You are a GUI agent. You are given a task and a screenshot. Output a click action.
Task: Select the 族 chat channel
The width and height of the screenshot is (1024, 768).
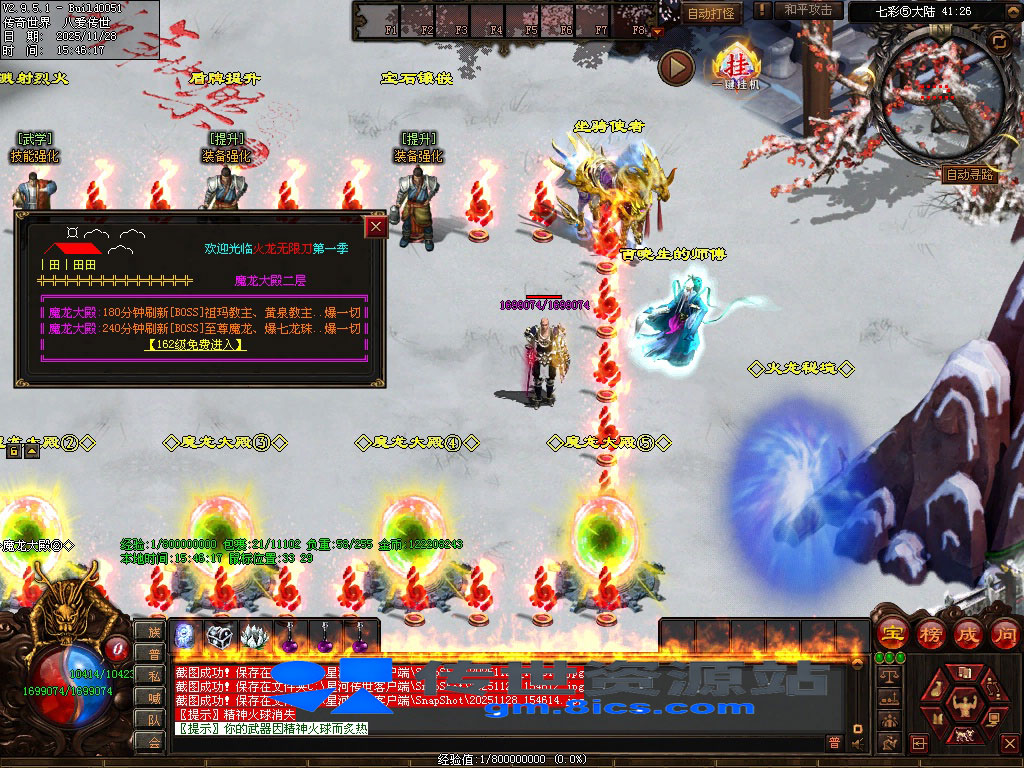pyautogui.click(x=154, y=632)
